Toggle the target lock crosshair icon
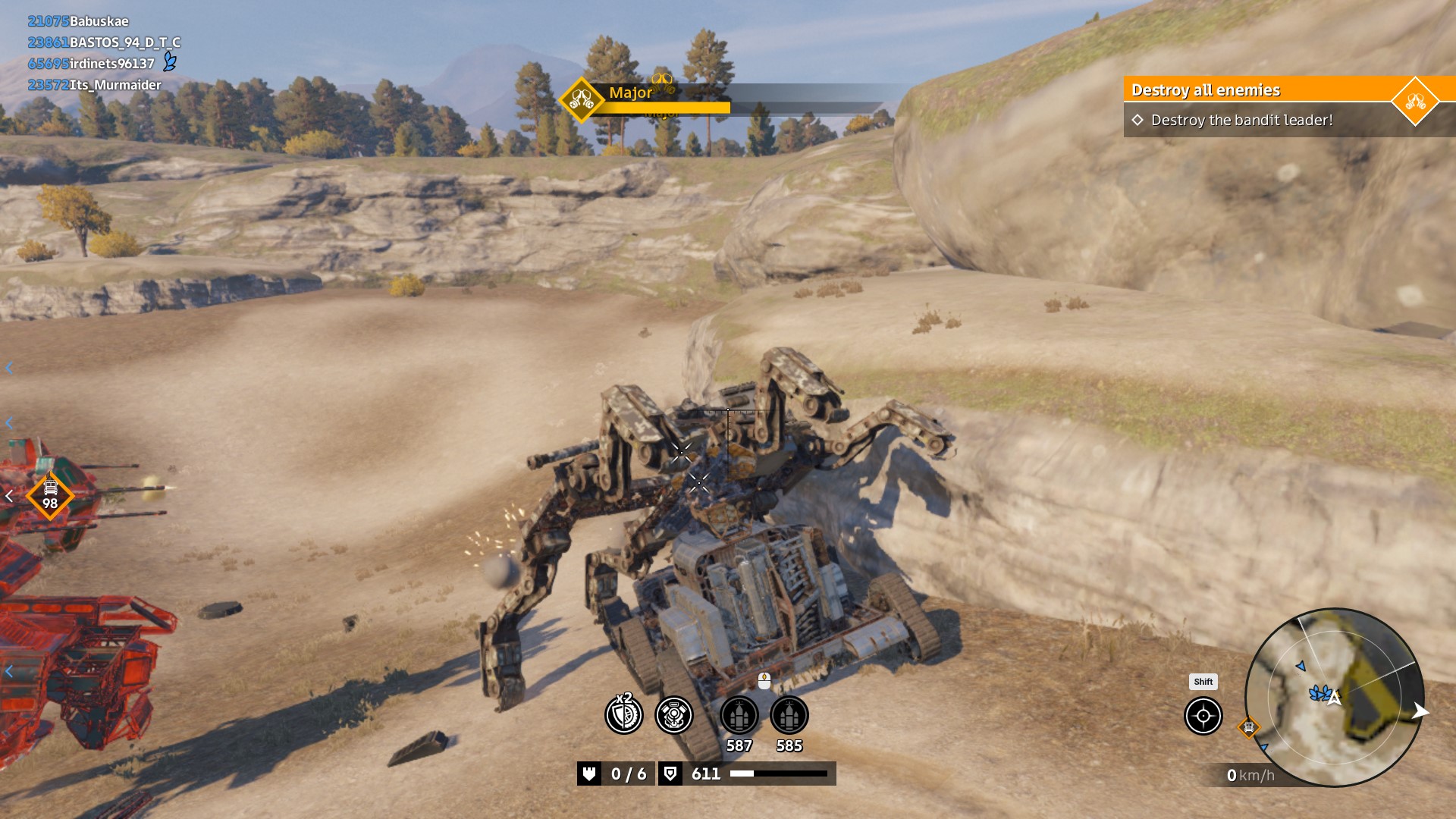This screenshot has height=819, width=1456. point(1203,716)
